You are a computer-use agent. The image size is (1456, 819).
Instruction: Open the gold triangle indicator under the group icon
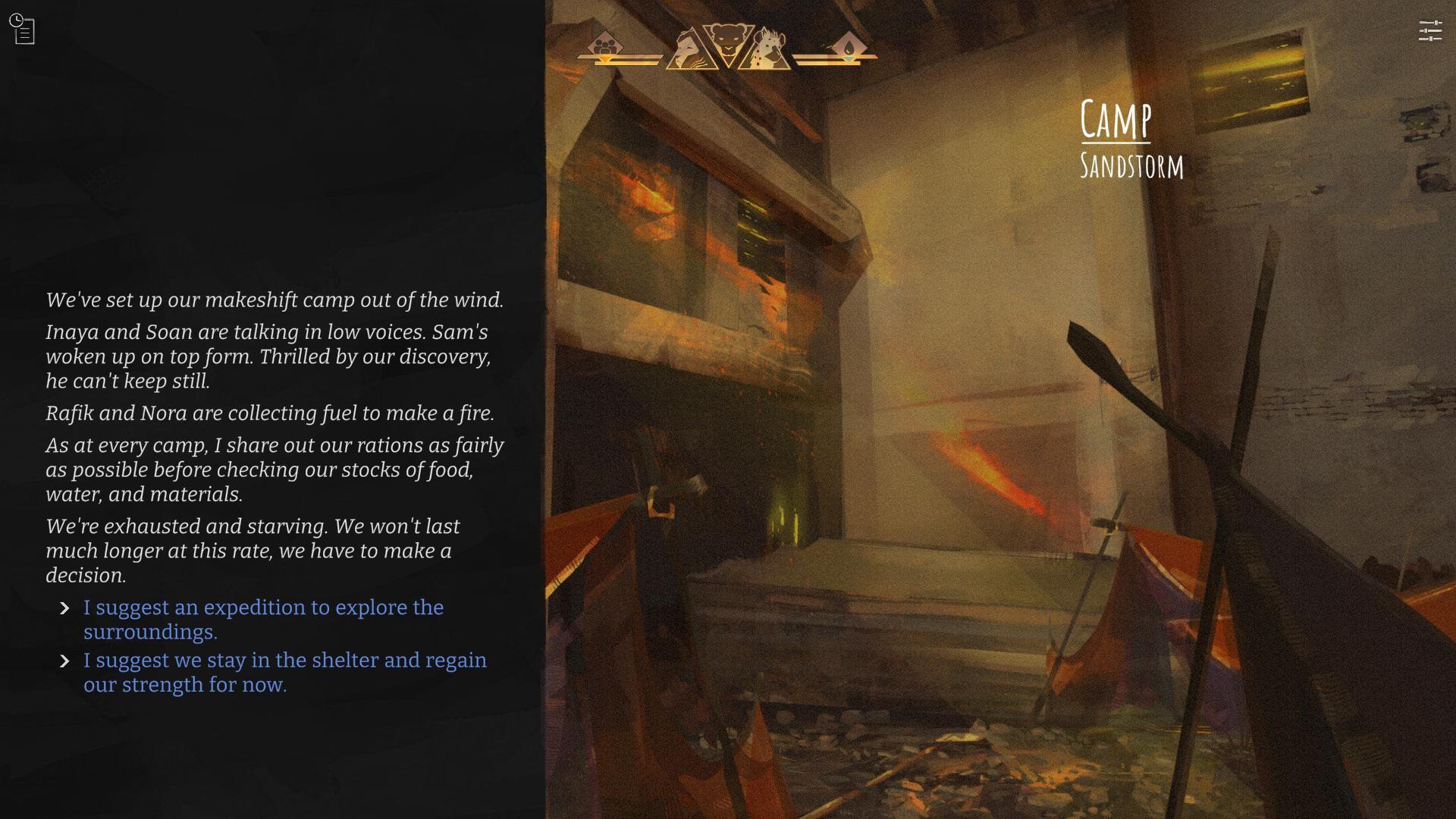[x=604, y=60]
